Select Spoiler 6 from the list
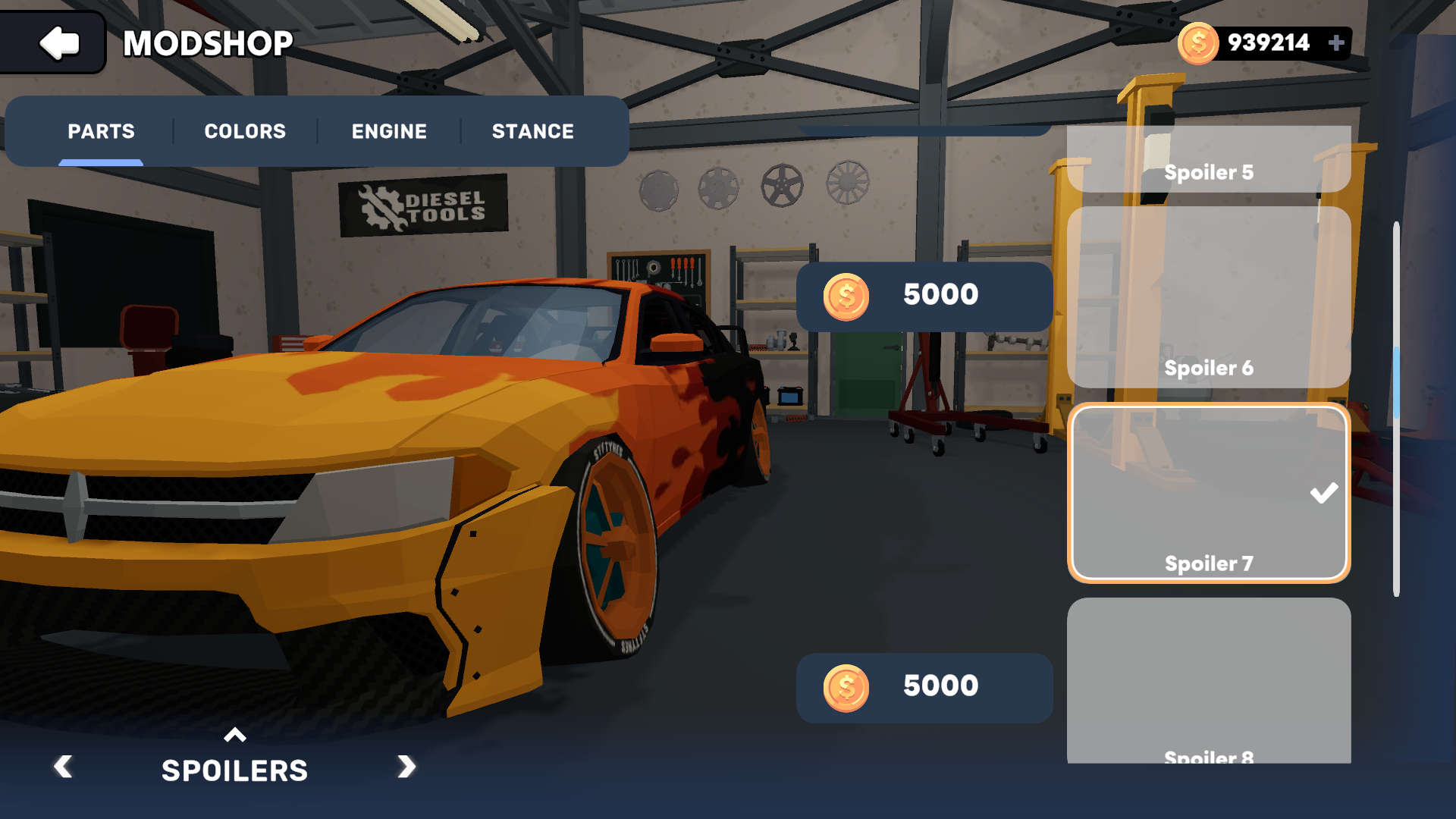Image resolution: width=1456 pixels, height=819 pixels. [1209, 303]
